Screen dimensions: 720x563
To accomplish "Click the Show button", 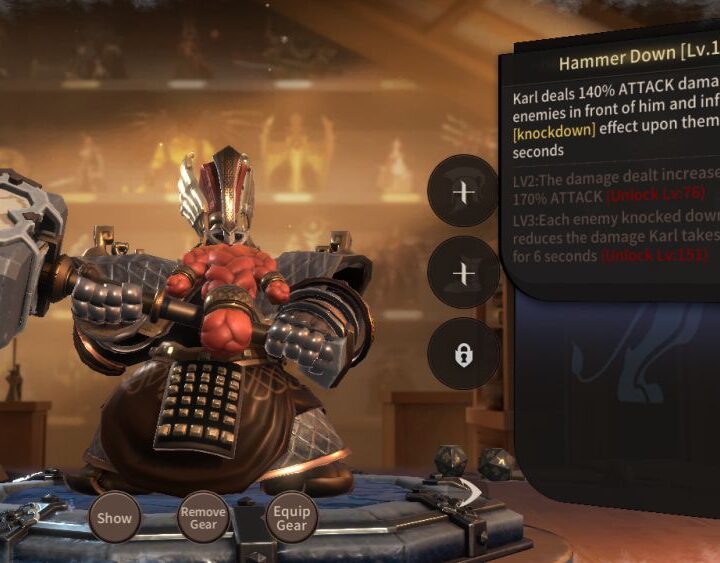I will [x=114, y=518].
